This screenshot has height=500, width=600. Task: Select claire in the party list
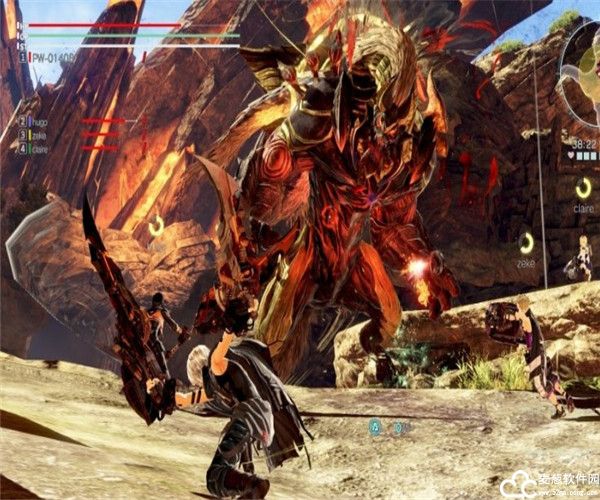(40, 148)
